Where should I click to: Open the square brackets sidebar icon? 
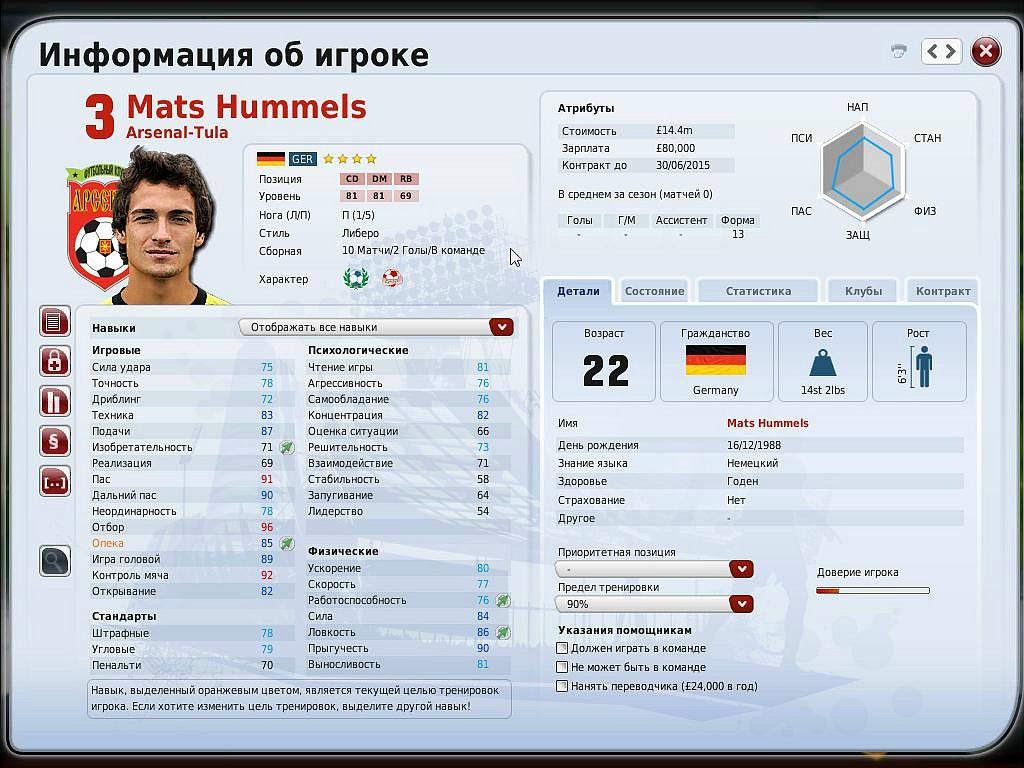(x=55, y=481)
